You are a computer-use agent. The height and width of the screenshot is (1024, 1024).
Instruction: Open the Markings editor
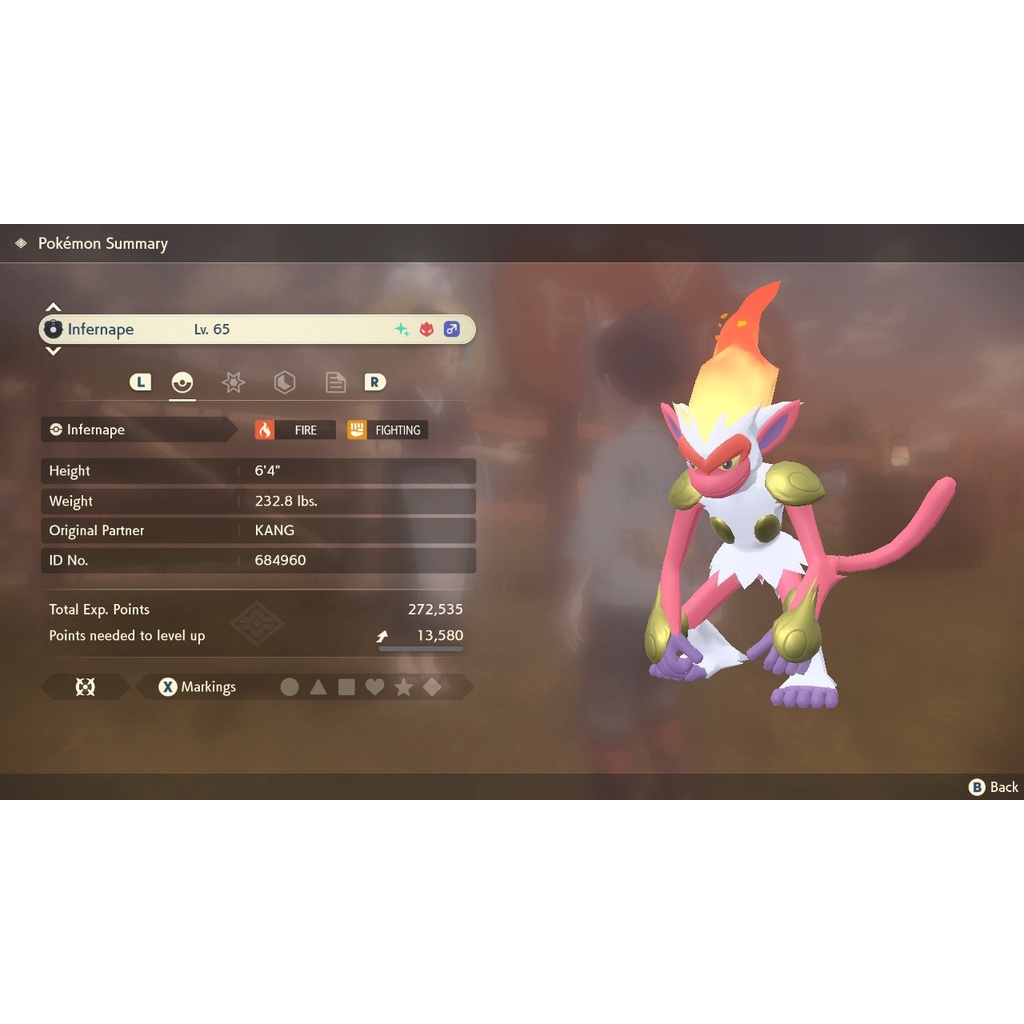click(x=198, y=687)
